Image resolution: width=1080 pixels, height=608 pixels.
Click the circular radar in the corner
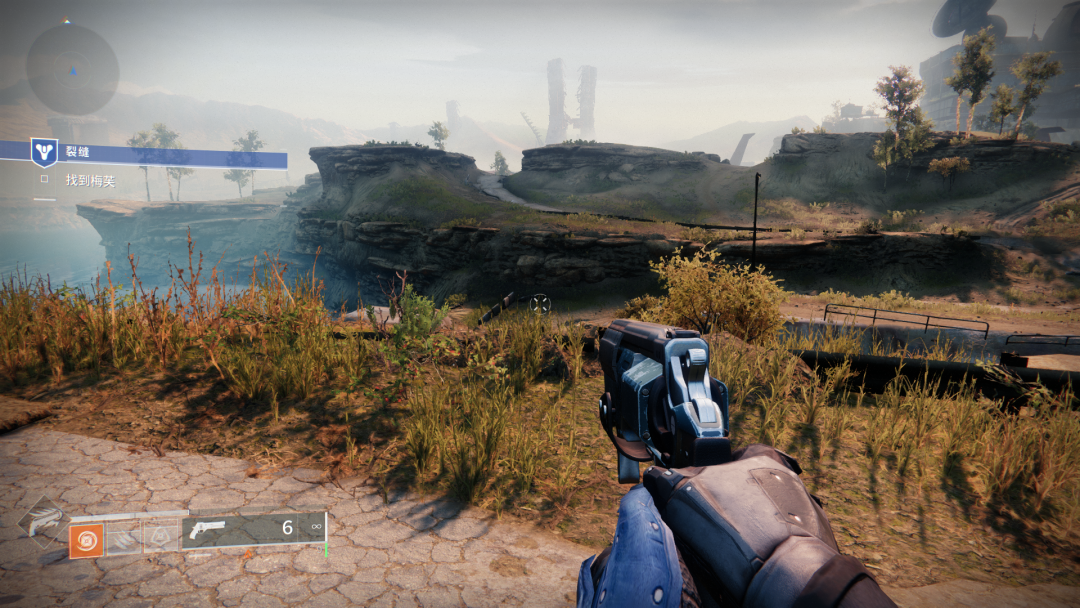pyautogui.click(x=72, y=69)
